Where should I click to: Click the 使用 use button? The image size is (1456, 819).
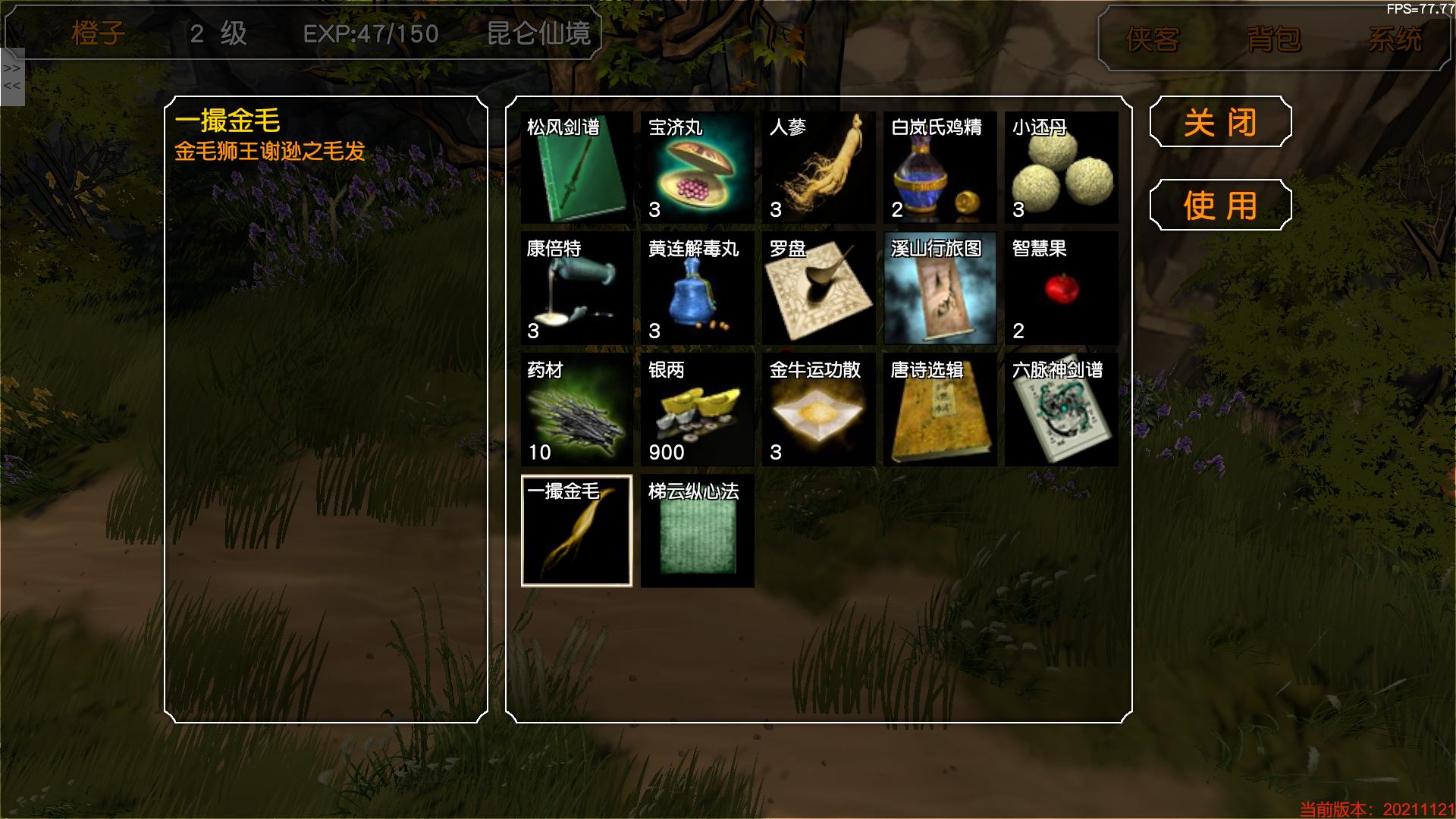(1220, 206)
